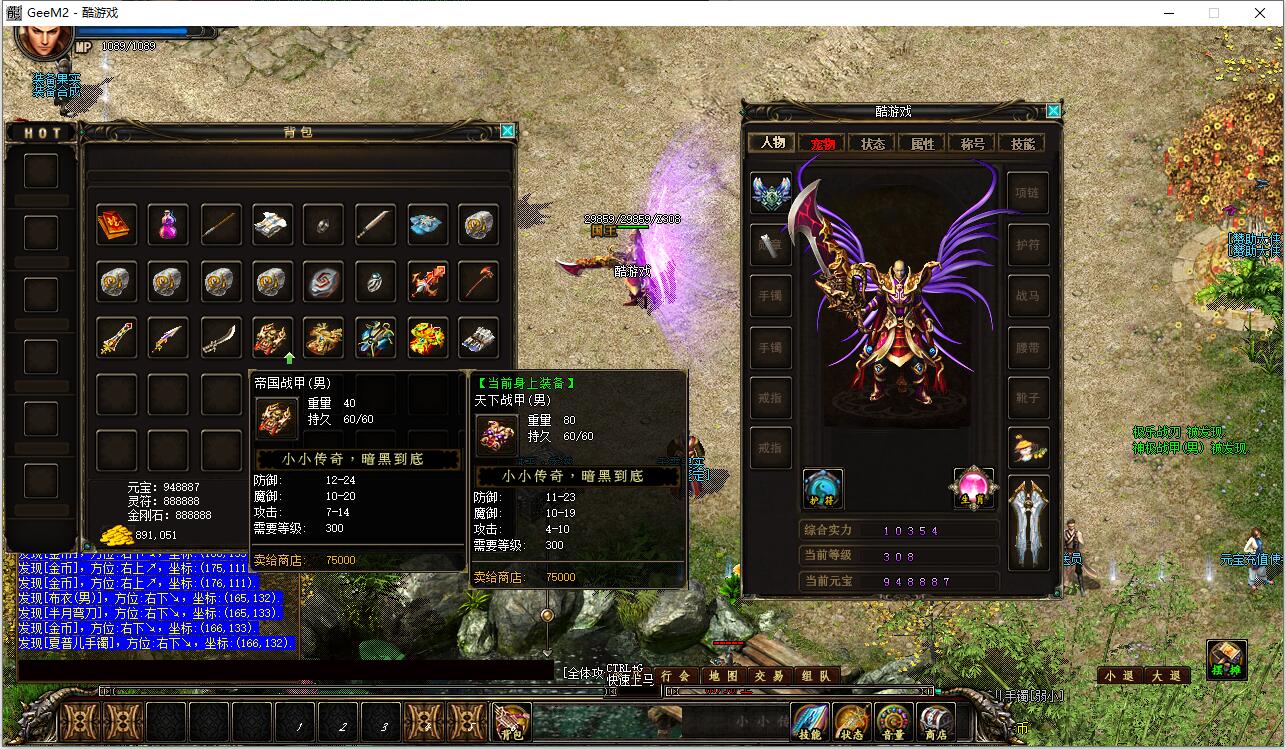Switch to the 技能 skills tab in character panel
The height and width of the screenshot is (749, 1286).
[1022, 143]
